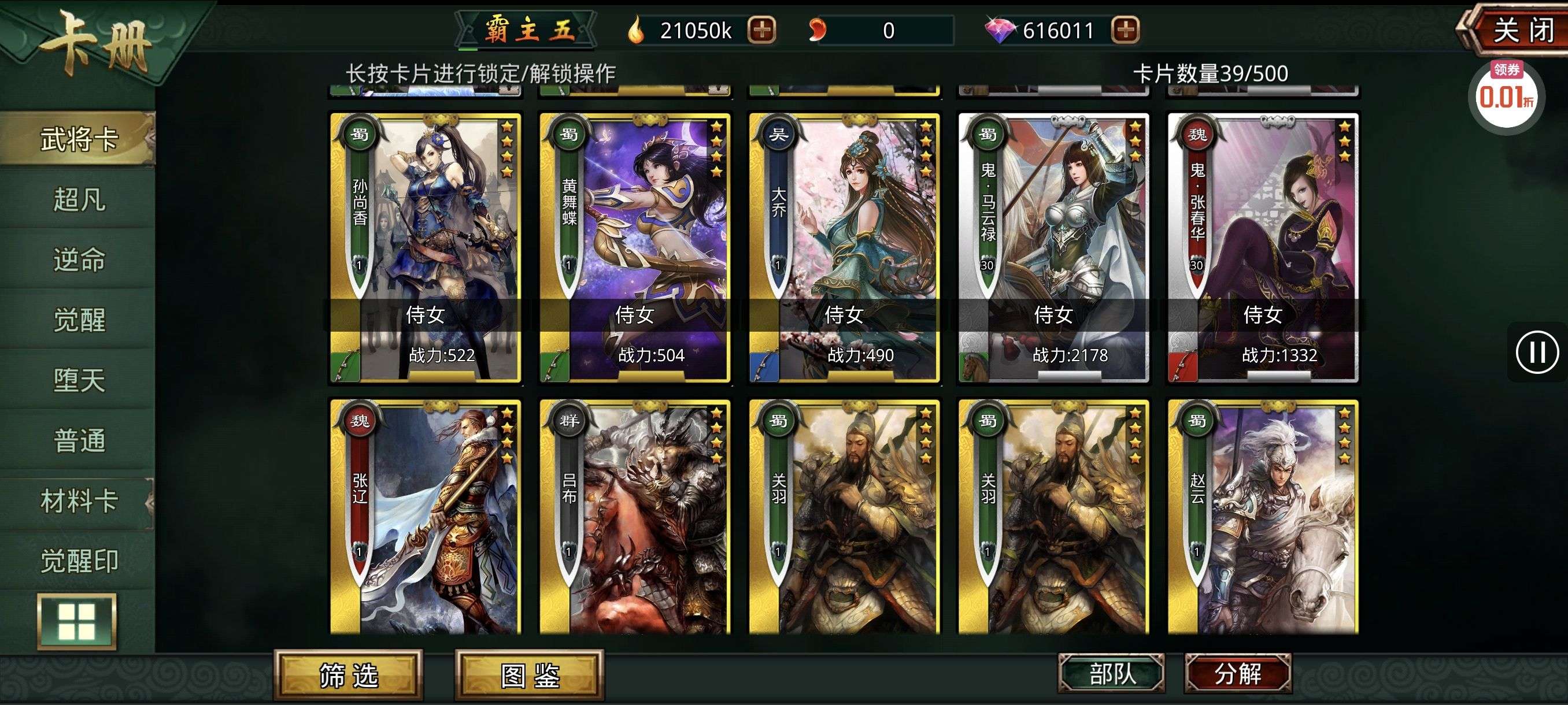
Task: Tap the red 分解 decompose button
Action: click(1238, 673)
